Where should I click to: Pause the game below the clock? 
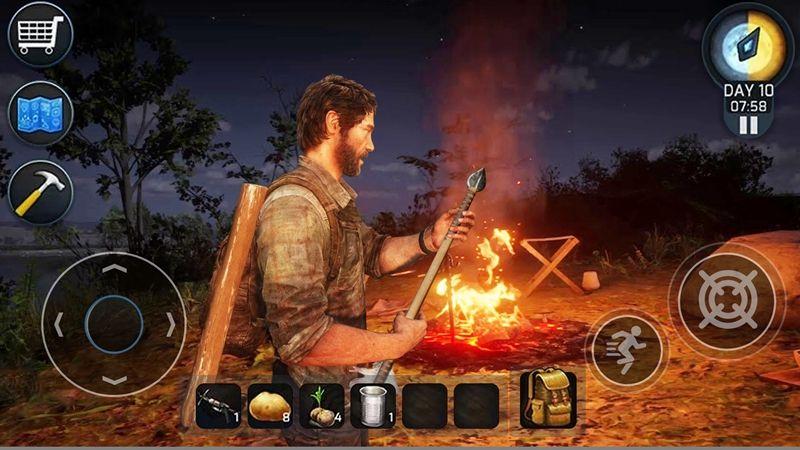(x=748, y=125)
